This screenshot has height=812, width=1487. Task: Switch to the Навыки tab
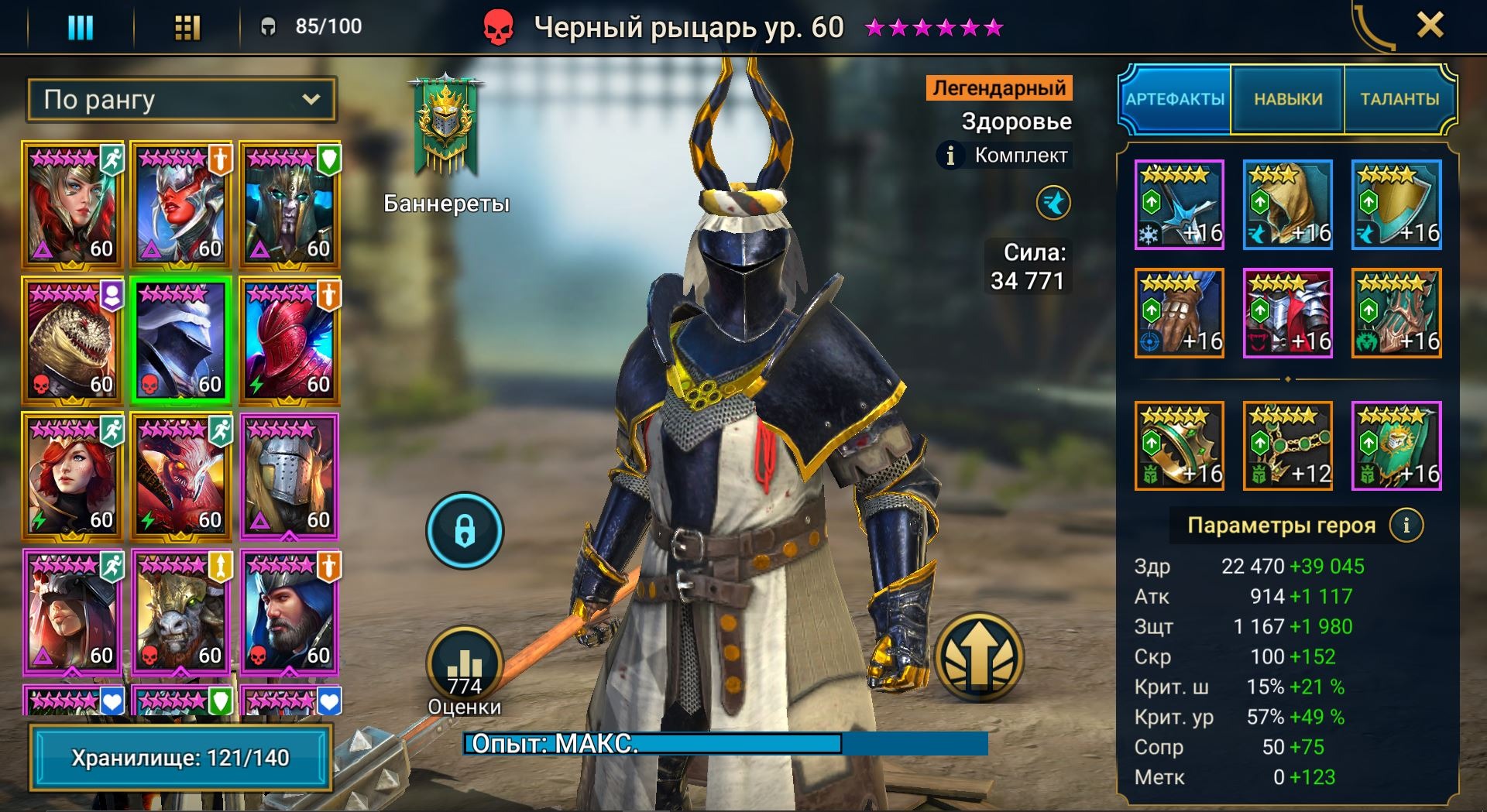1288,99
